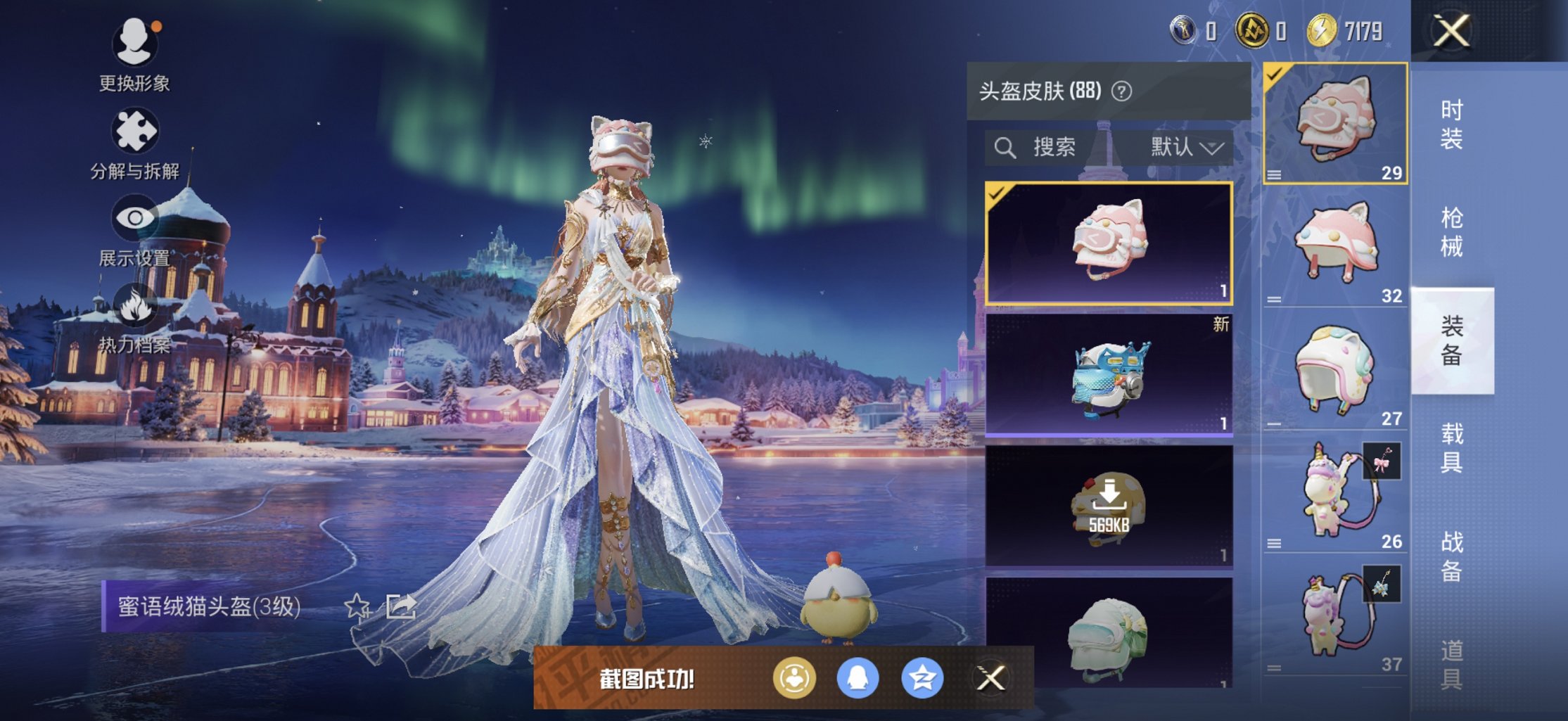
Task: Open the 更换形象 avatar change panel
Action: [x=136, y=40]
